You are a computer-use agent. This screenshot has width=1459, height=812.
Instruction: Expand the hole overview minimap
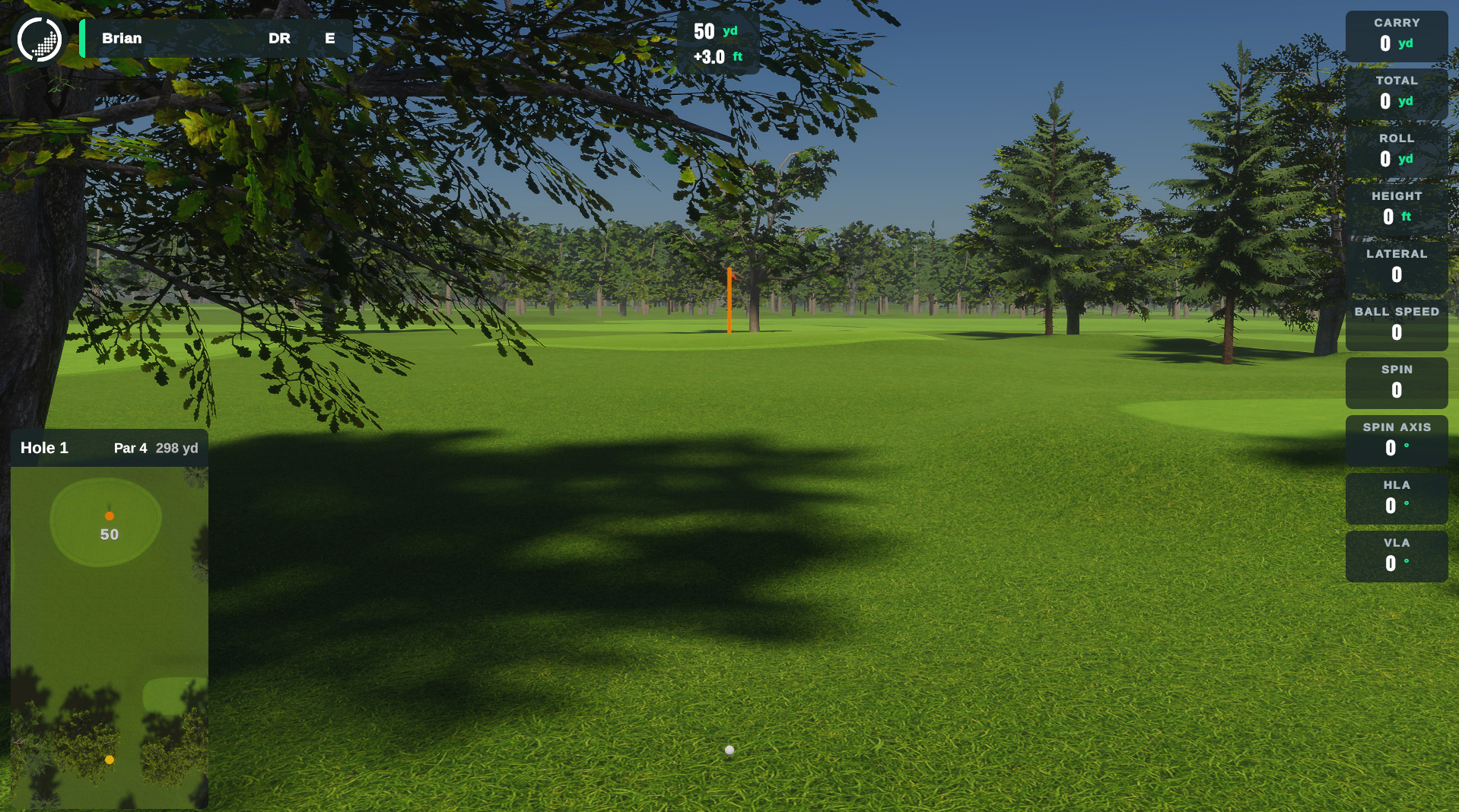tap(109, 637)
